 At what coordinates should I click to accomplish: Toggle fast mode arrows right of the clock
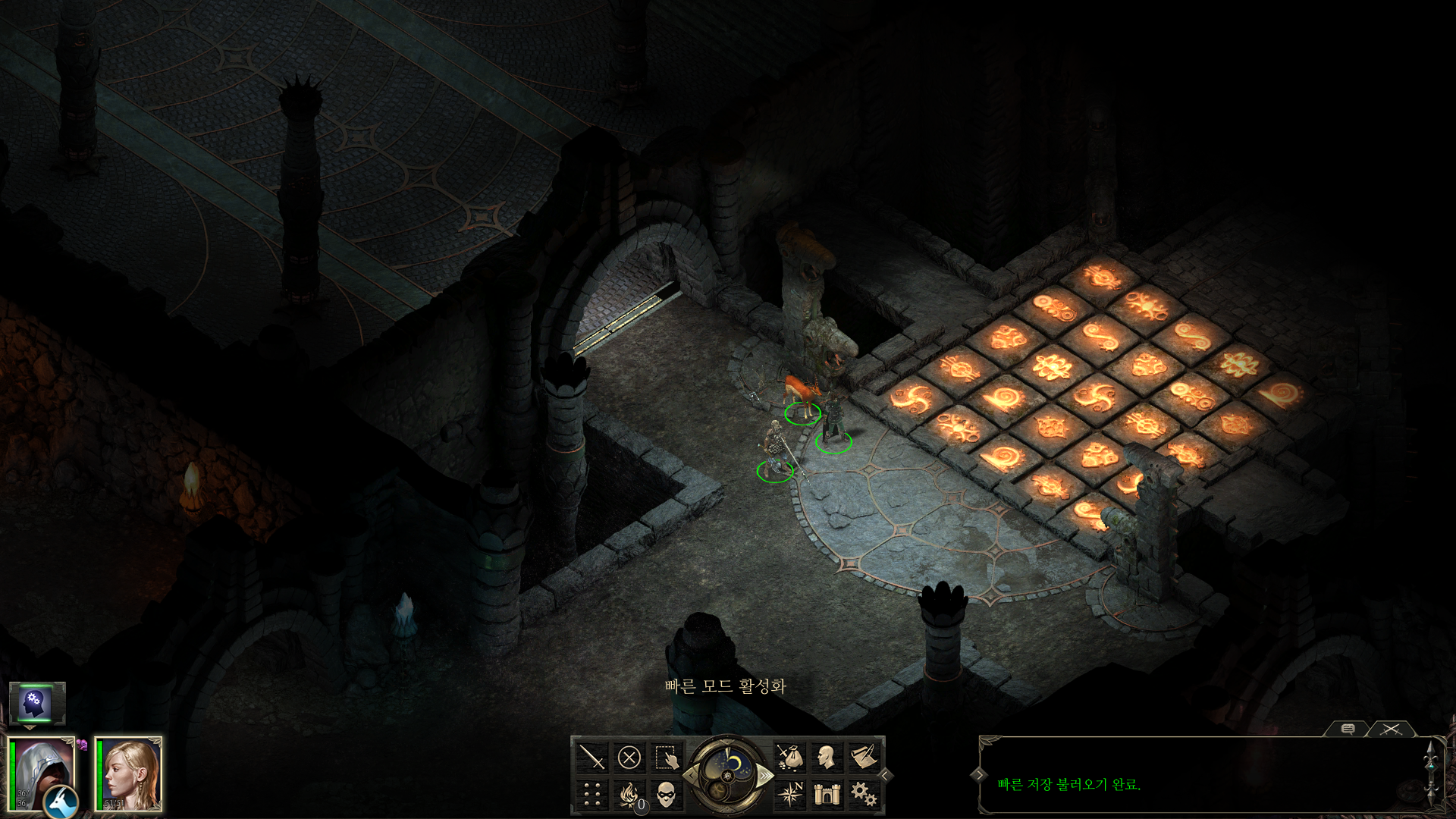coord(766,775)
